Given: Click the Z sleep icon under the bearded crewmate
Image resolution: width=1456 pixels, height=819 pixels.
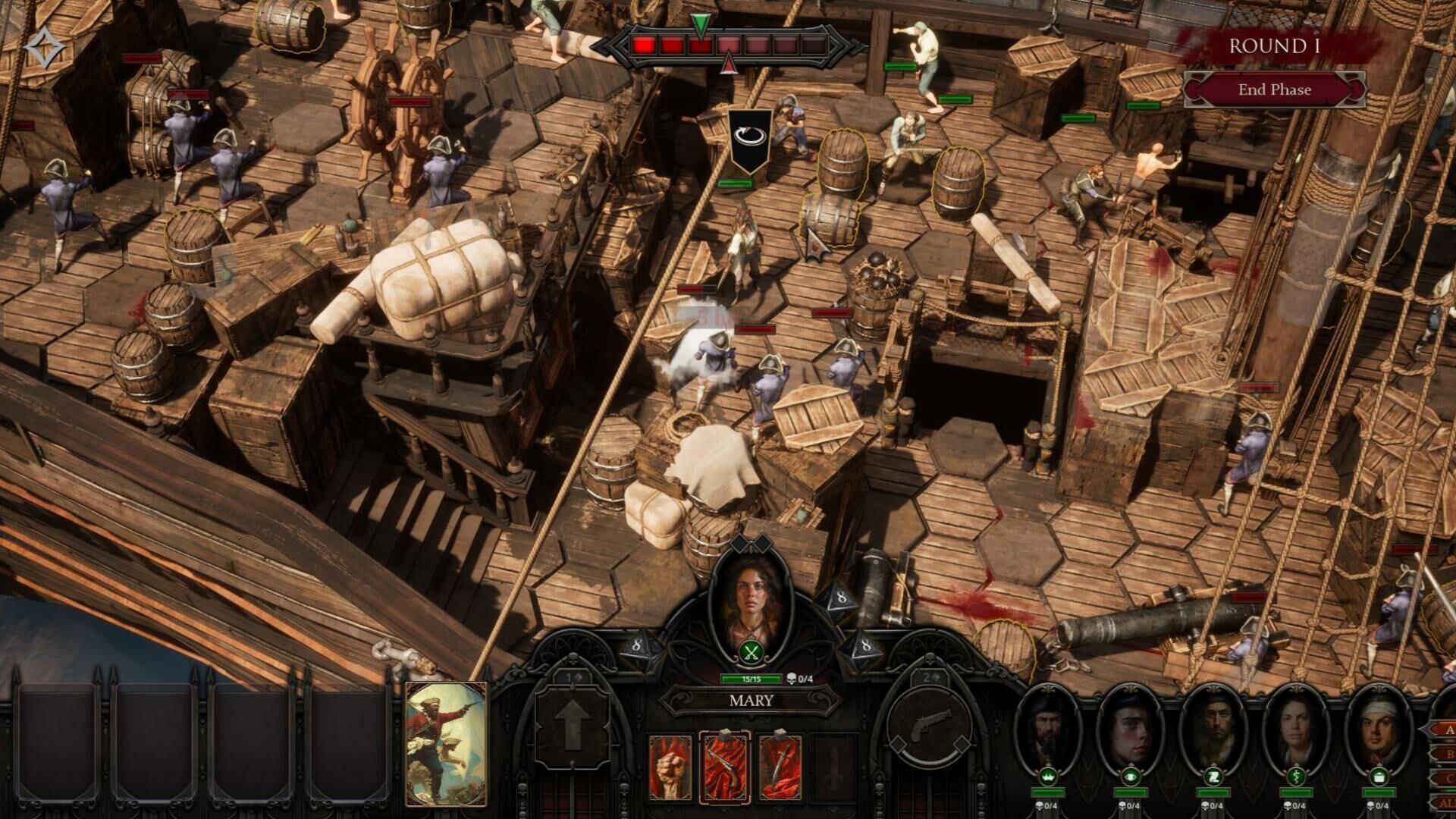Looking at the screenshot, I should pyautogui.click(x=1214, y=777).
